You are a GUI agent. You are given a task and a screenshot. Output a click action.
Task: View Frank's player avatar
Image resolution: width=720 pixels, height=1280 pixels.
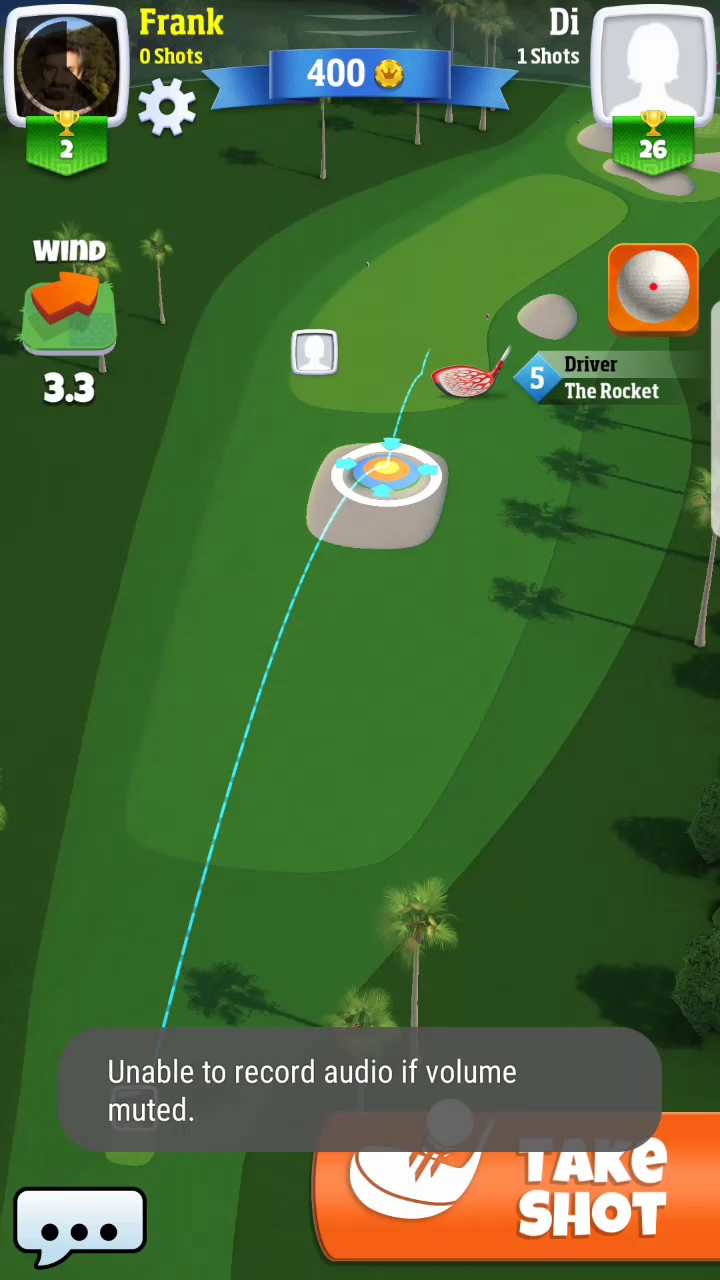67,65
